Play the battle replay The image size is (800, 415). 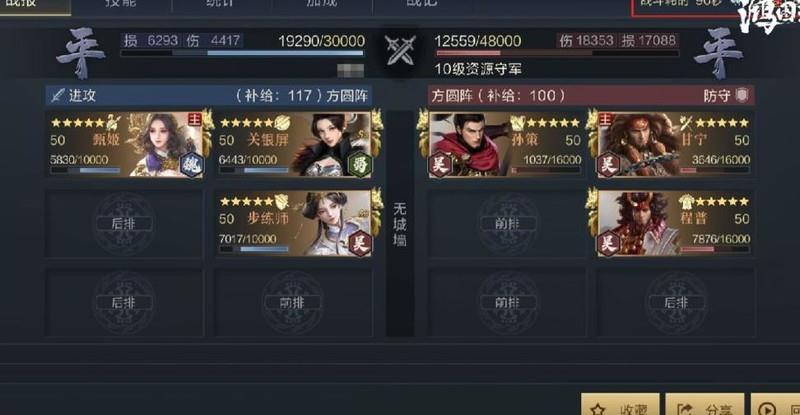point(776,405)
